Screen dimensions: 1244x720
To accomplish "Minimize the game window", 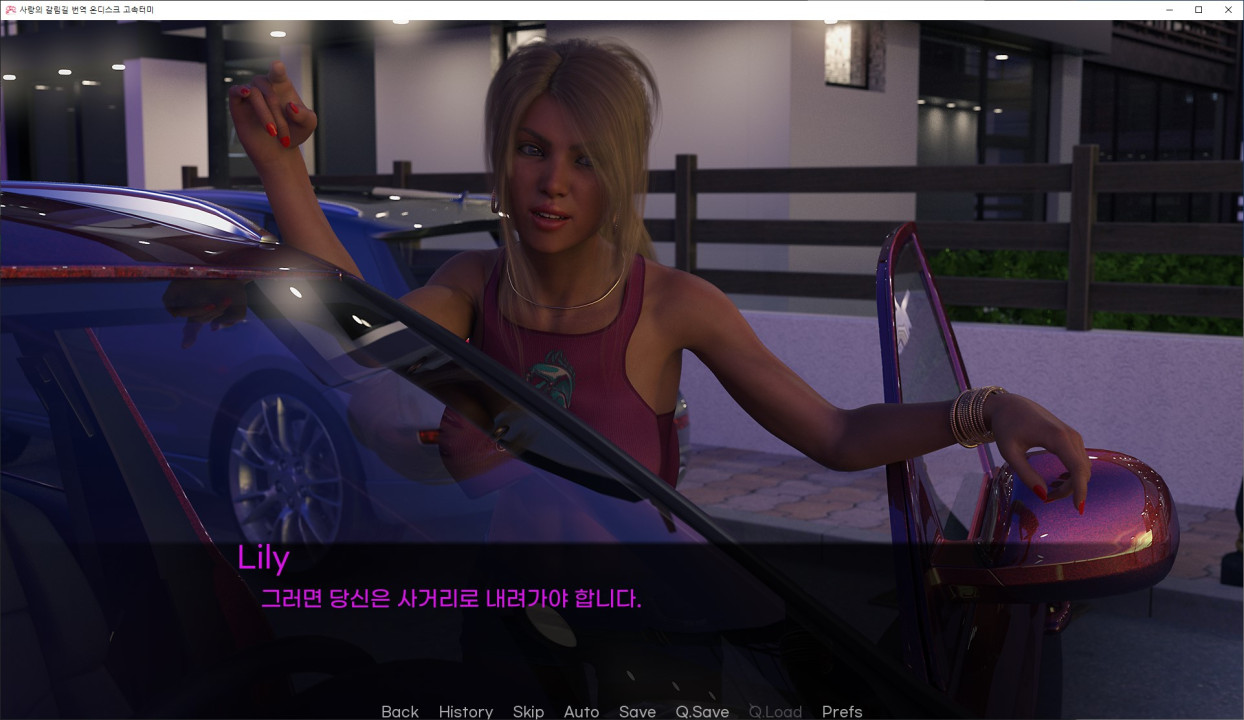I will point(1169,10).
